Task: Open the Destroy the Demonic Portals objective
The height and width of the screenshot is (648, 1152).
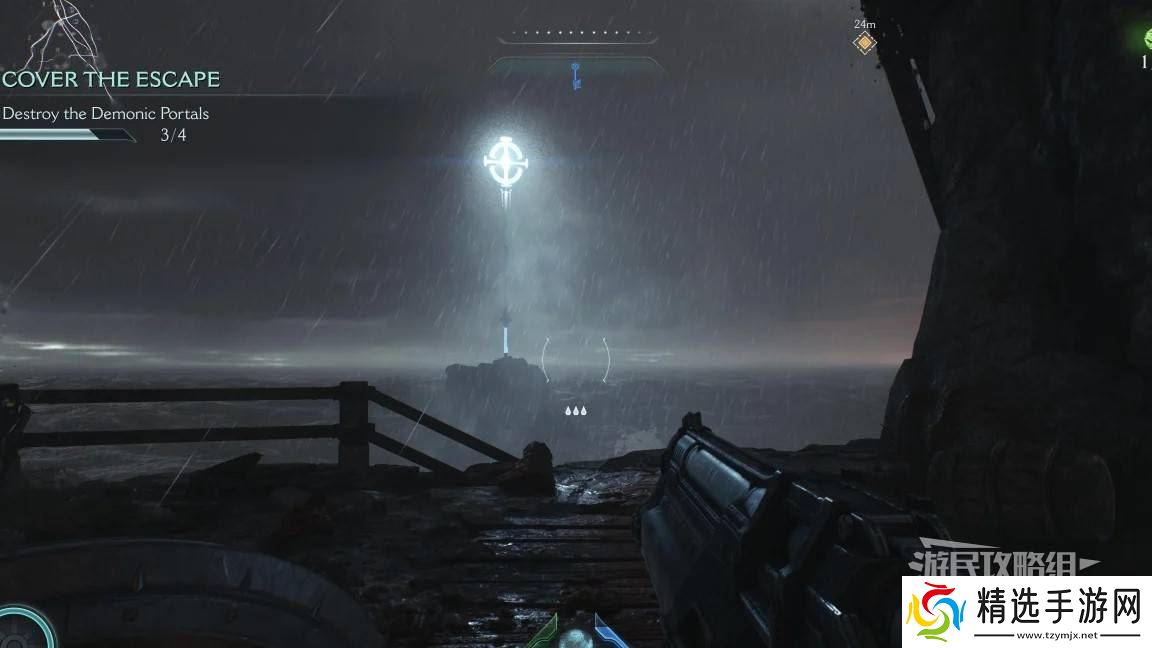Action: (106, 113)
